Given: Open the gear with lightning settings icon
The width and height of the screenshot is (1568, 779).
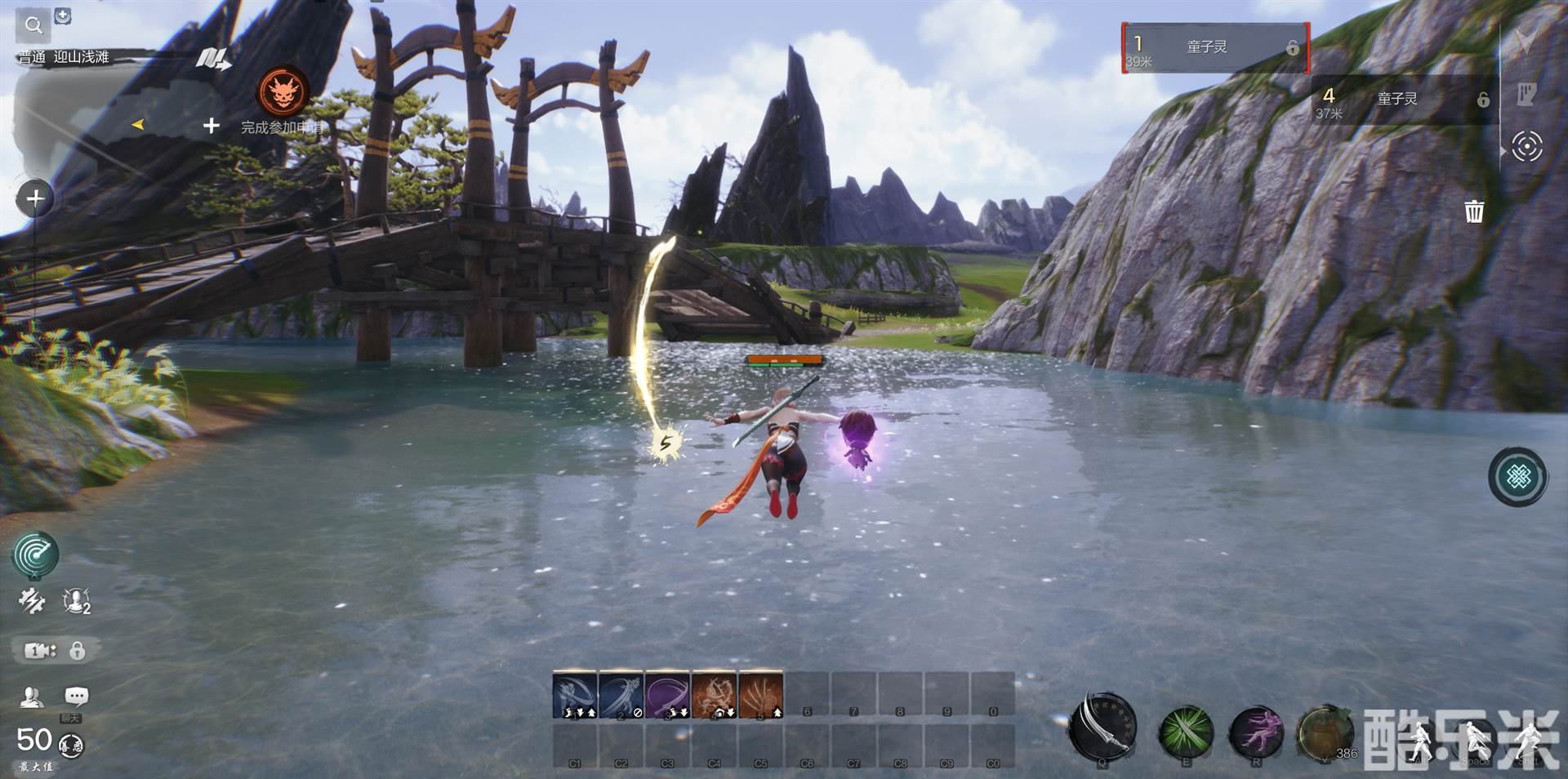Looking at the screenshot, I should pos(32,601).
